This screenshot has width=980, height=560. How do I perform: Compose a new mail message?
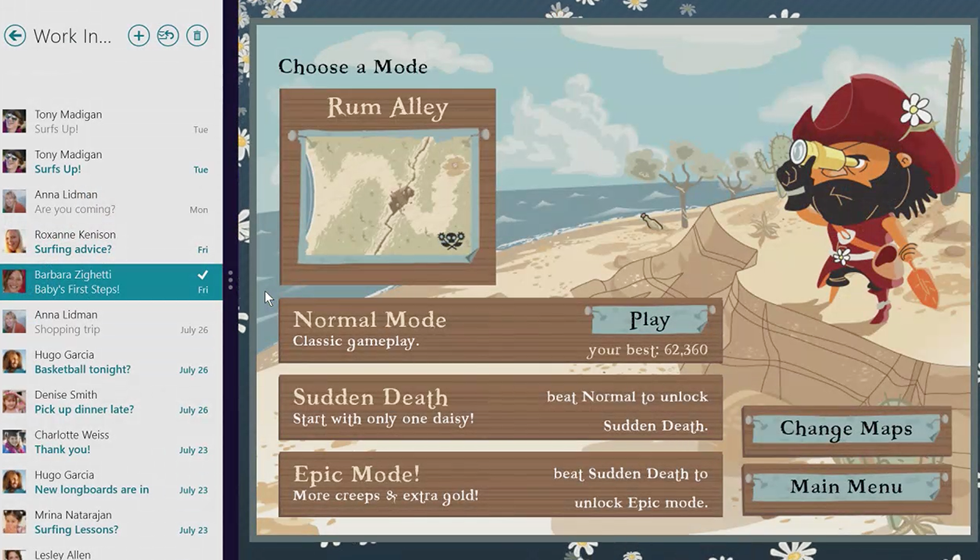point(139,36)
